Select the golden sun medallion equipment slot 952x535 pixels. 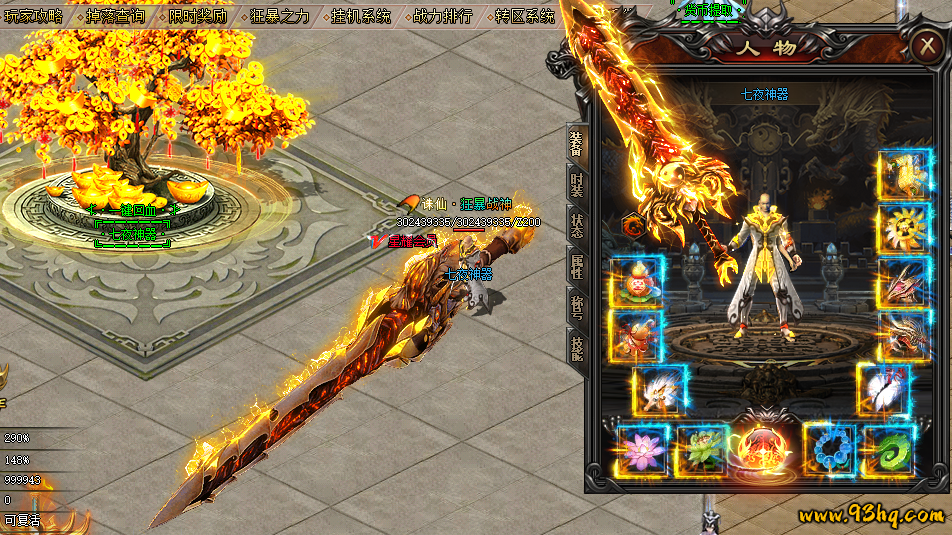click(904, 229)
